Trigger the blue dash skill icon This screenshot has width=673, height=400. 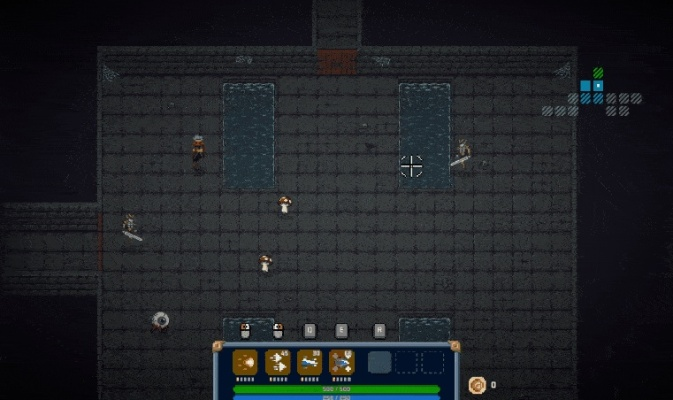309,362
